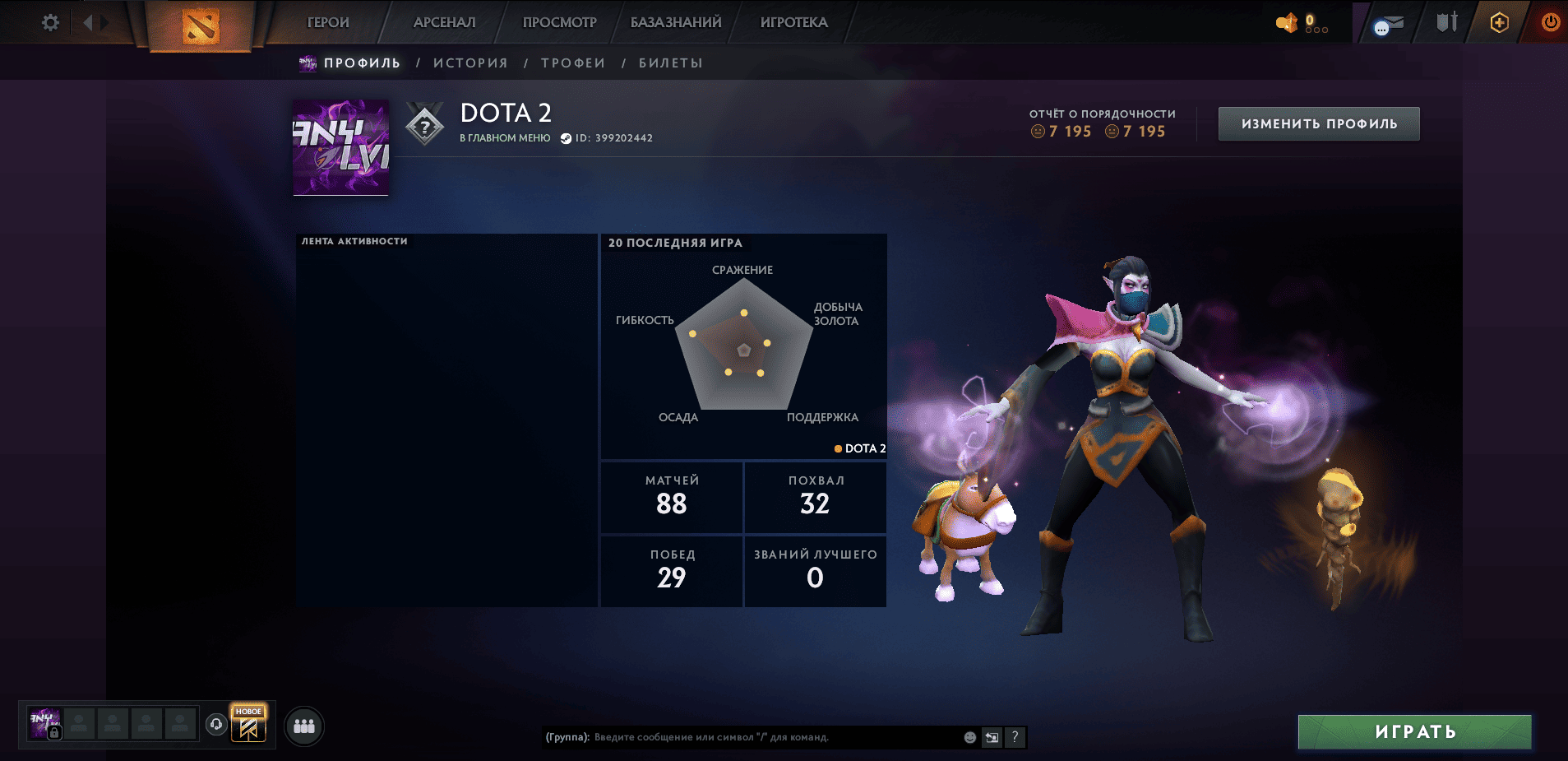Open the friends list icon bottom left

pyautogui.click(x=304, y=726)
